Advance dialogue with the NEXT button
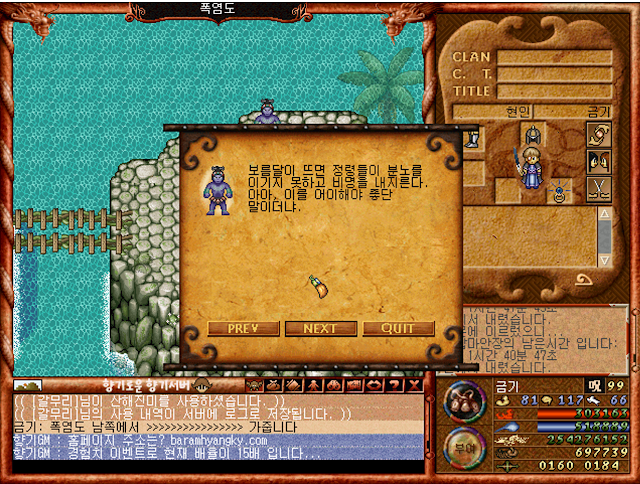 (x=320, y=328)
